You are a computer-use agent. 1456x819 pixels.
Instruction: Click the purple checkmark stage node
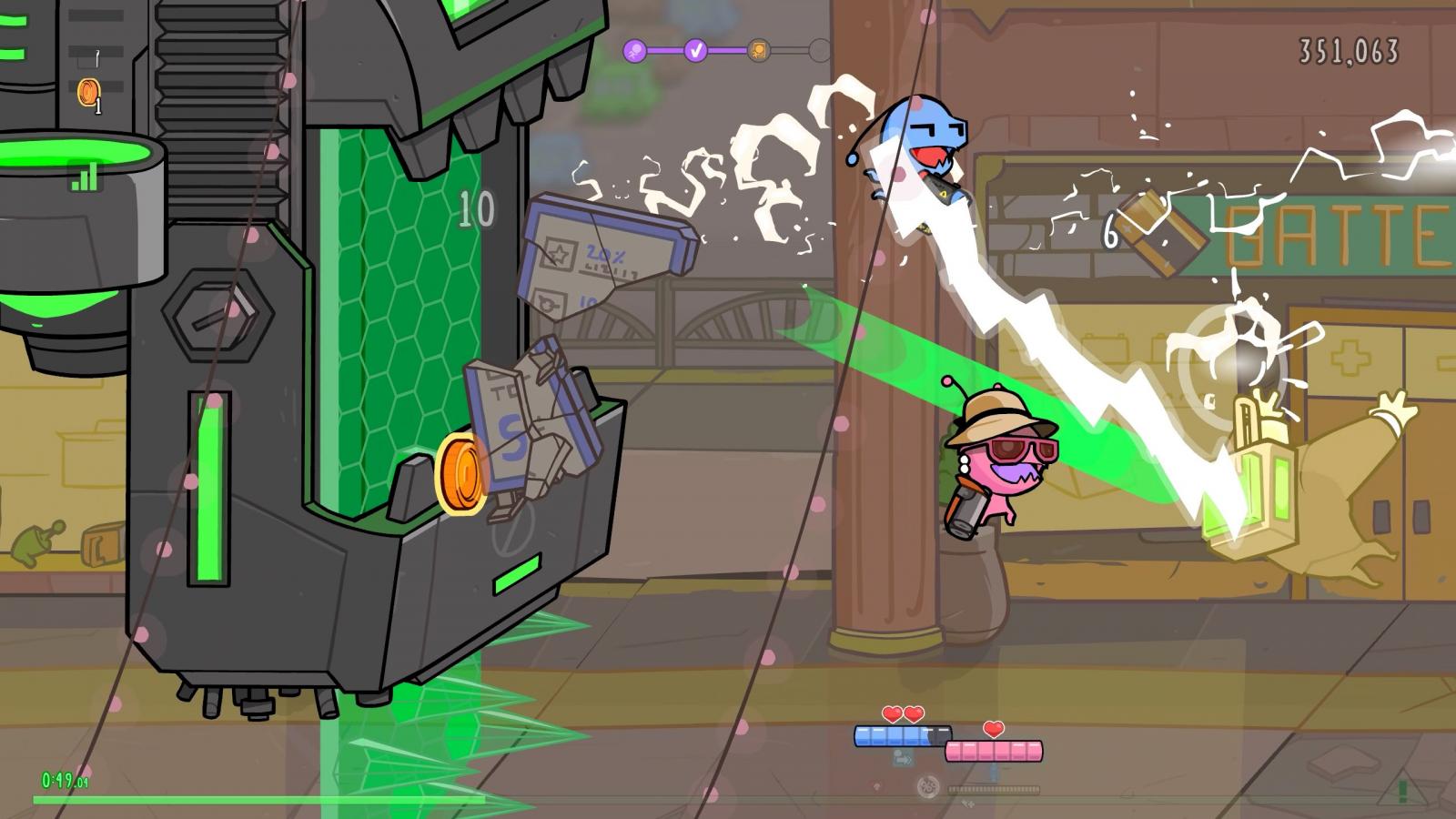pos(696,50)
